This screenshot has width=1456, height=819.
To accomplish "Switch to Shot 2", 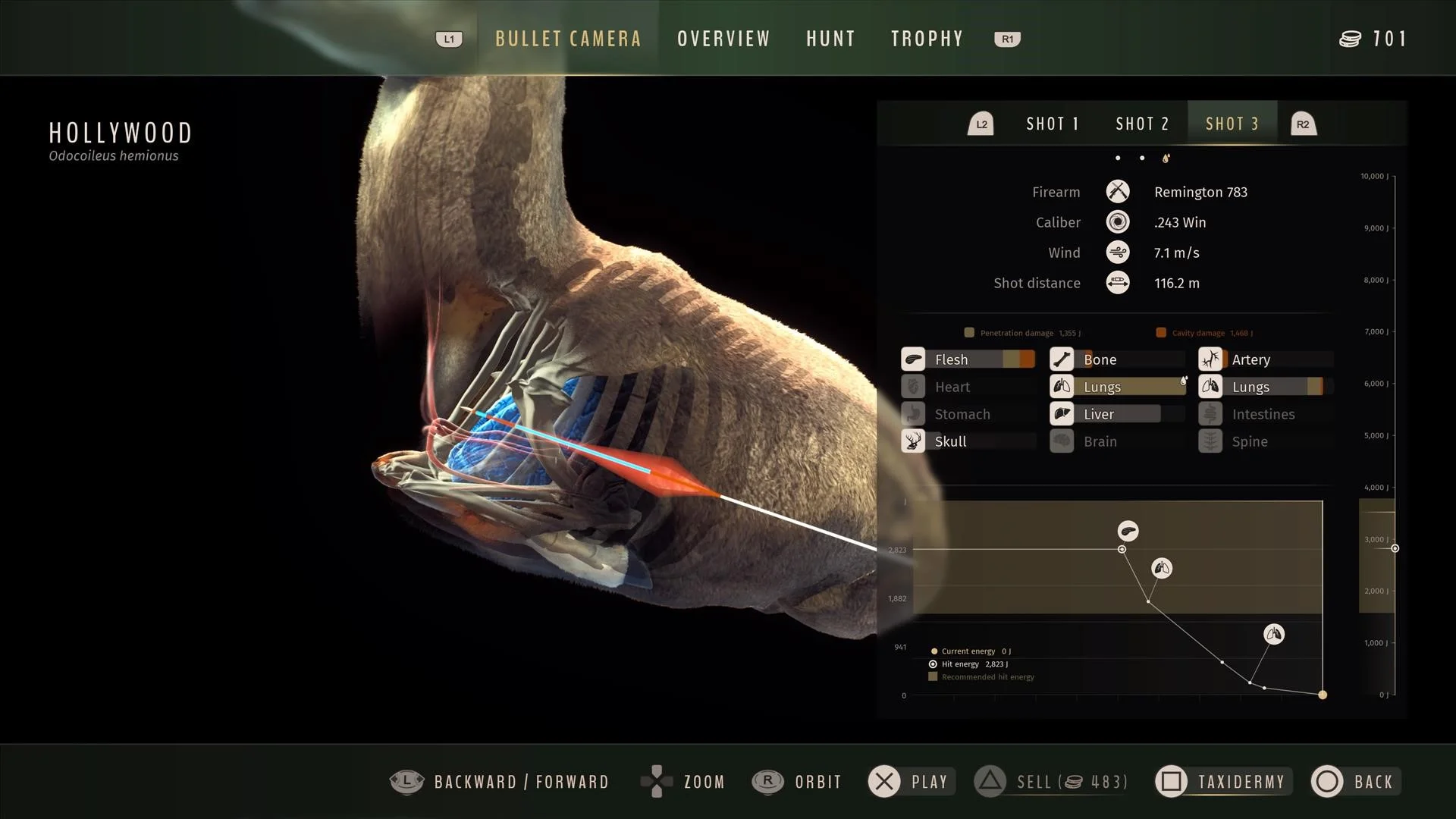I will [1142, 124].
